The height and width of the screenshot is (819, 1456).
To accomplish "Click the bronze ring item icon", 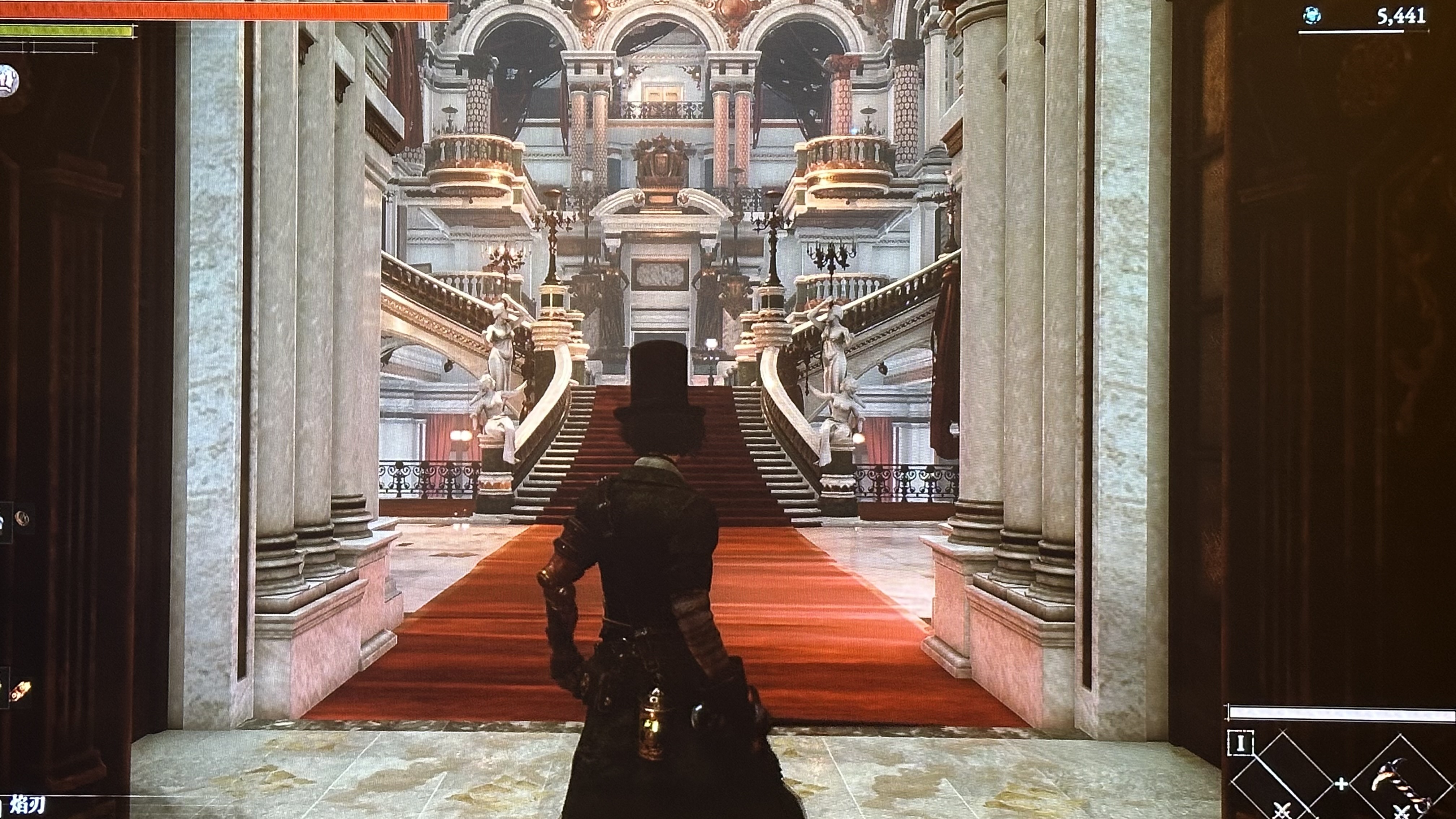I will point(23,517).
